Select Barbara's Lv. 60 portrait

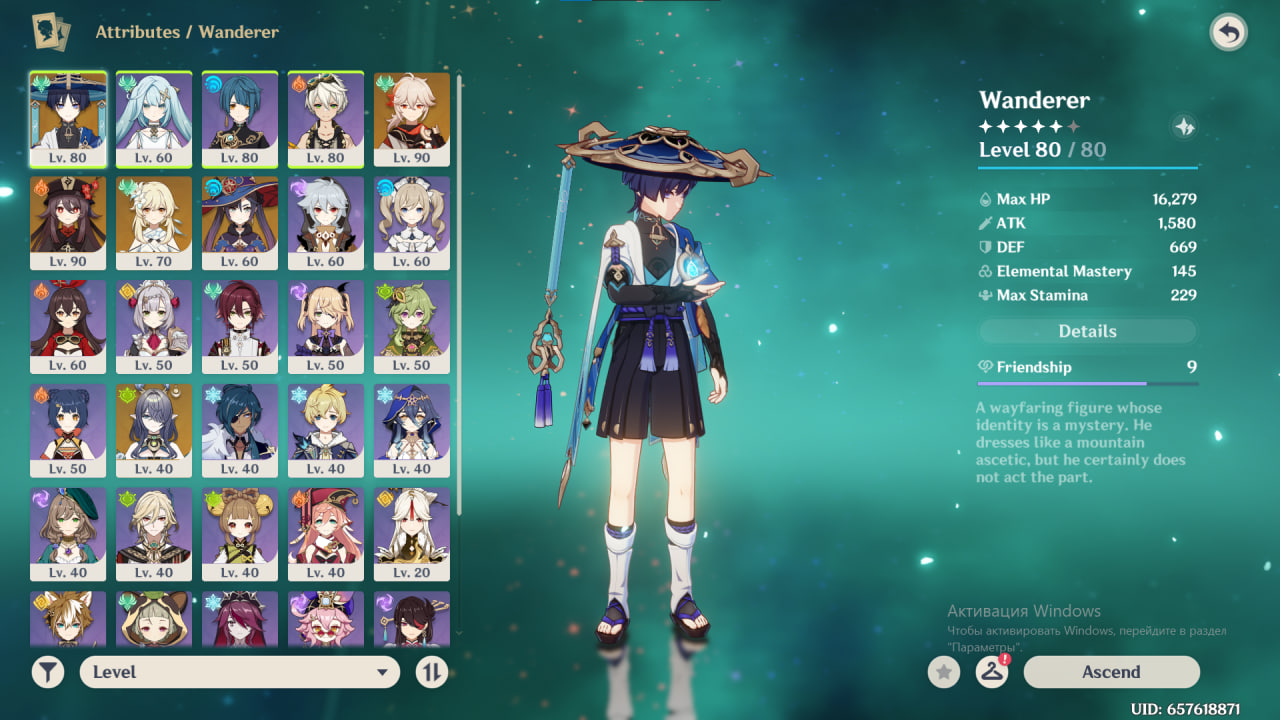[412, 222]
